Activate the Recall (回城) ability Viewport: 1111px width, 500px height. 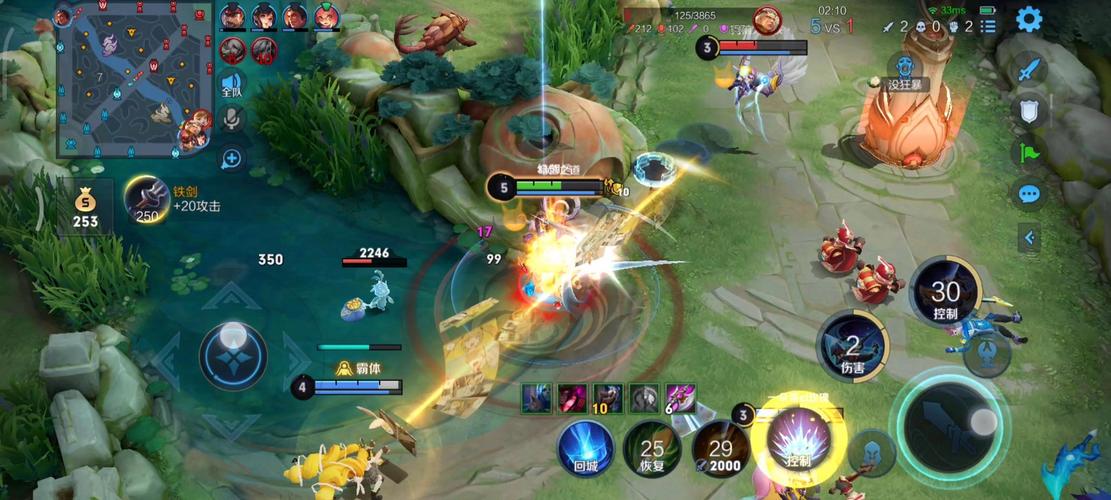tap(586, 447)
